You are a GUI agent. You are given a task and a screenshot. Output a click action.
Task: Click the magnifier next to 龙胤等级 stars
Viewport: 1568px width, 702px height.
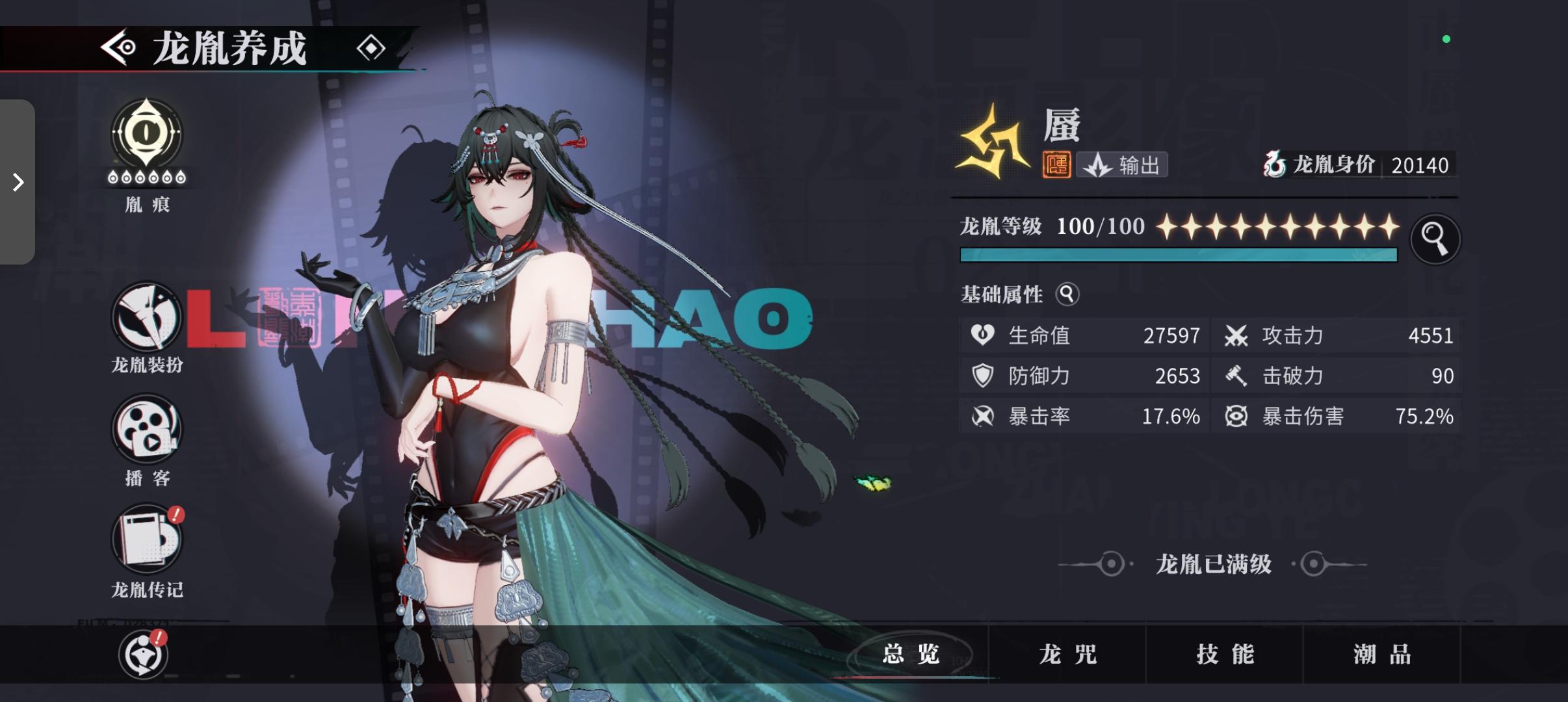[1437, 239]
